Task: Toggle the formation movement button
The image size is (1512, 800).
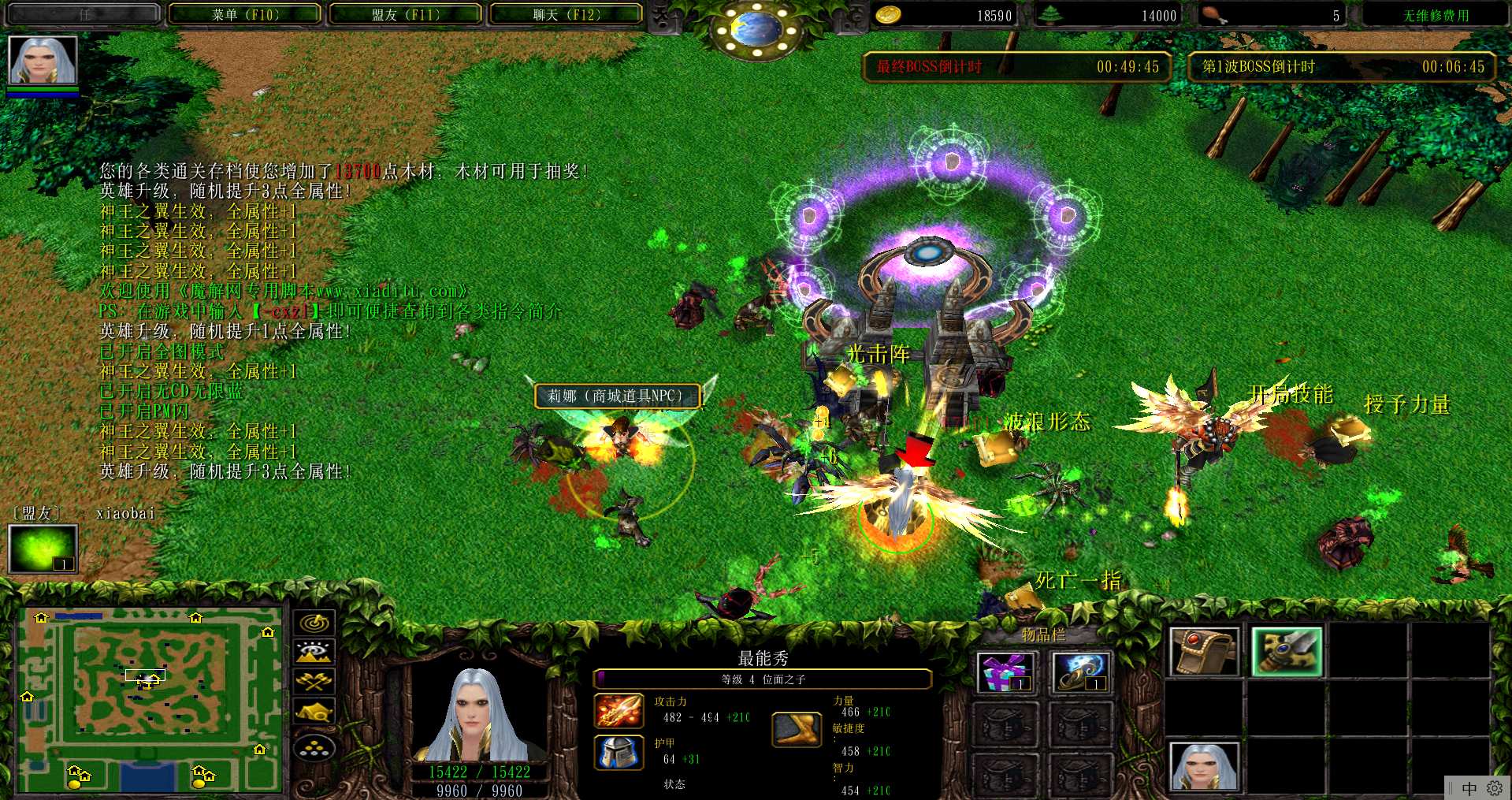Action: tap(314, 747)
